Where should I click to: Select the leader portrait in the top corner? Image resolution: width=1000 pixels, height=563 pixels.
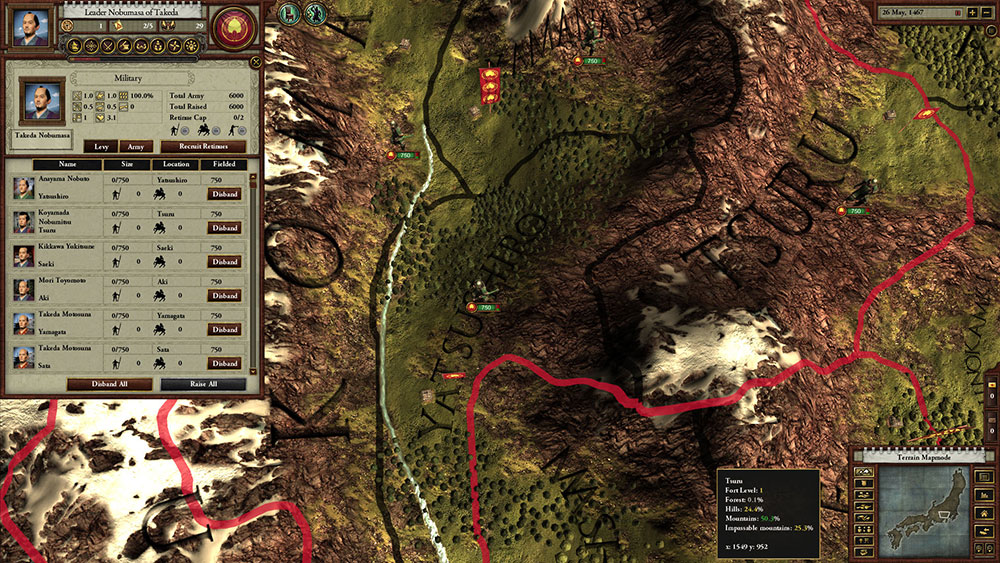(x=31, y=27)
